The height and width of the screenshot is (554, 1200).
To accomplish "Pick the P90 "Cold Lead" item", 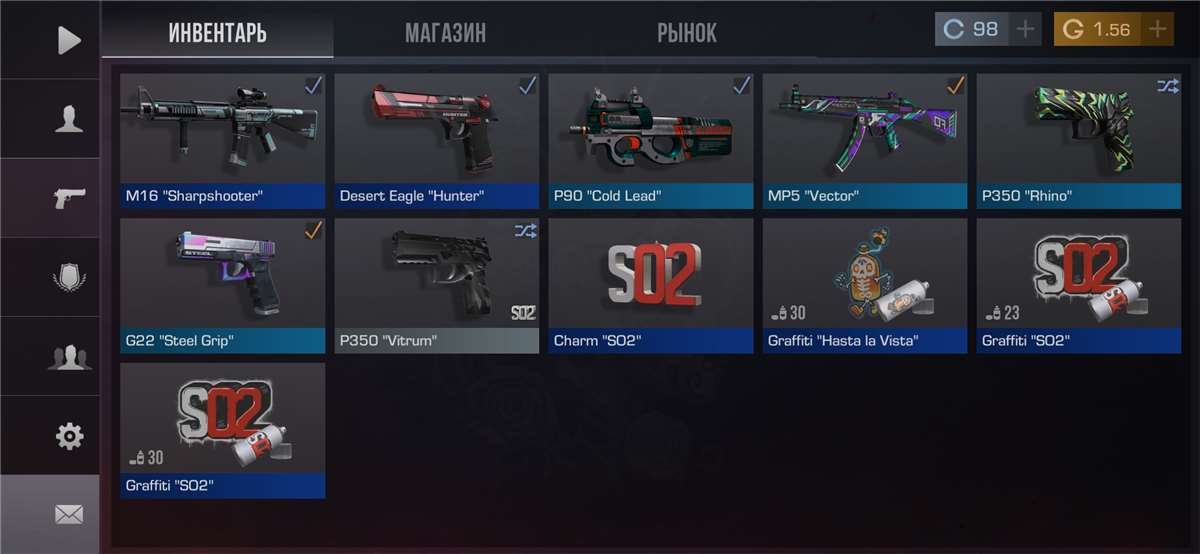I will point(650,140).
